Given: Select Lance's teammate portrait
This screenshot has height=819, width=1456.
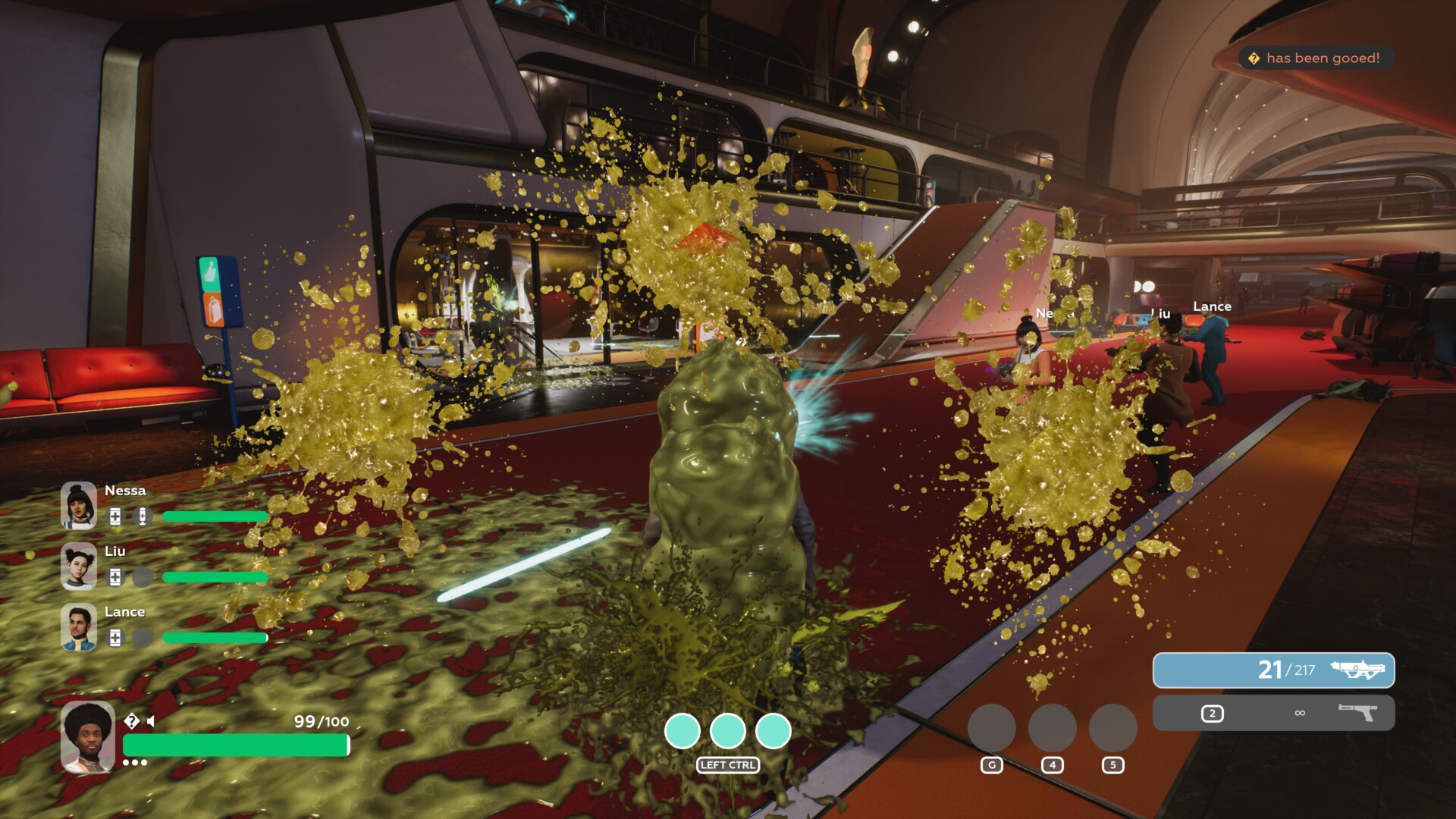Looking at the screenshot, I should point(79,626).
